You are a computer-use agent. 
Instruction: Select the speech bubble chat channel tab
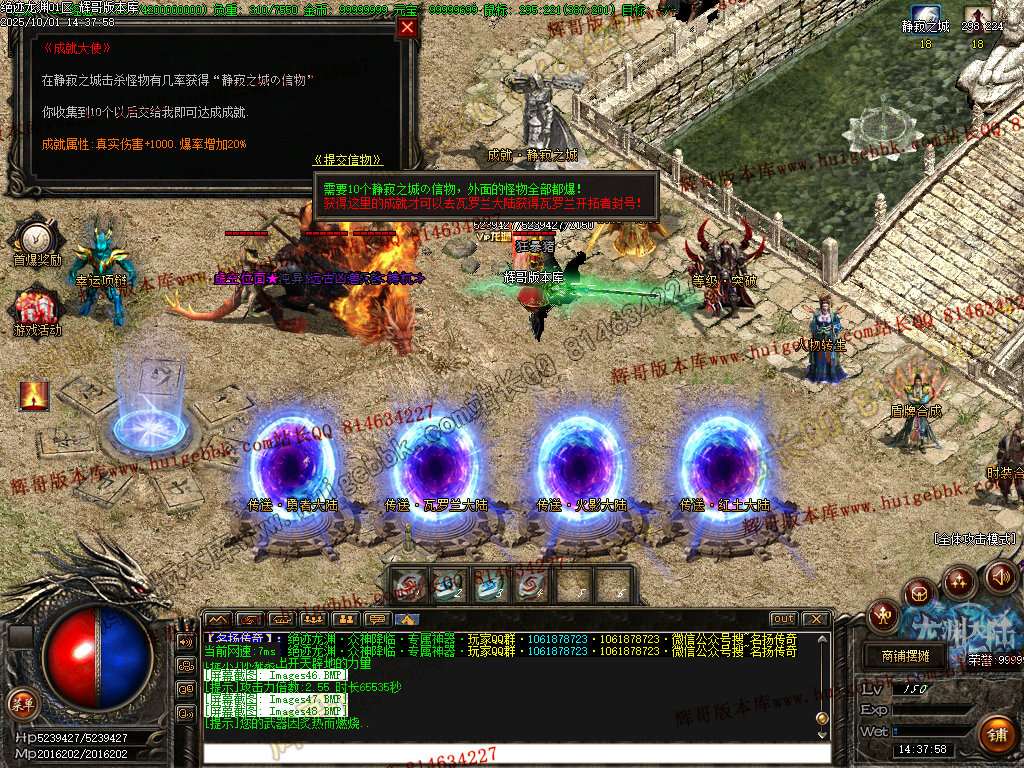pyautogui.click(x=377, y=619)
